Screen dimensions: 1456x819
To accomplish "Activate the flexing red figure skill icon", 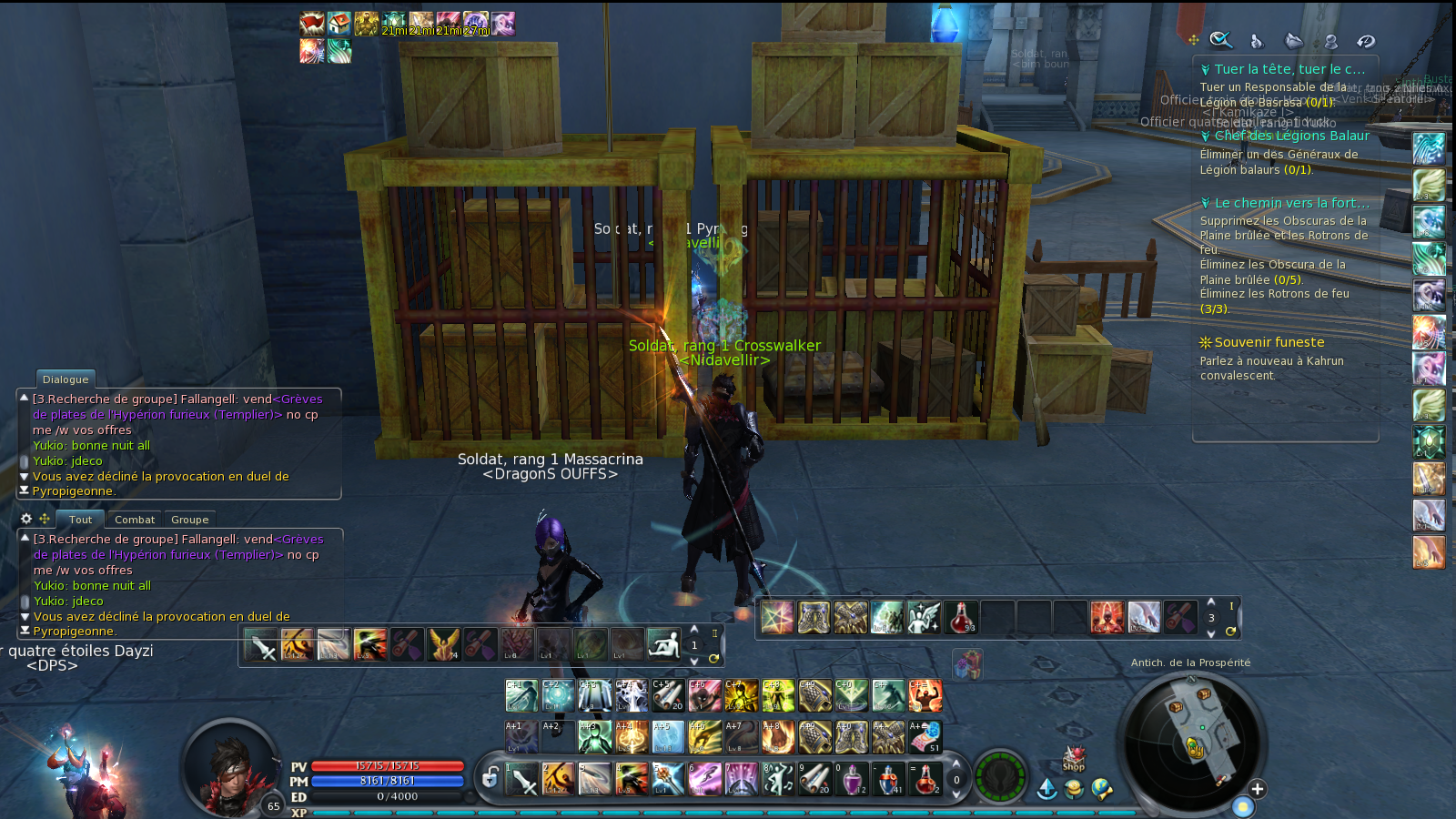I will [x=925, y=696].
